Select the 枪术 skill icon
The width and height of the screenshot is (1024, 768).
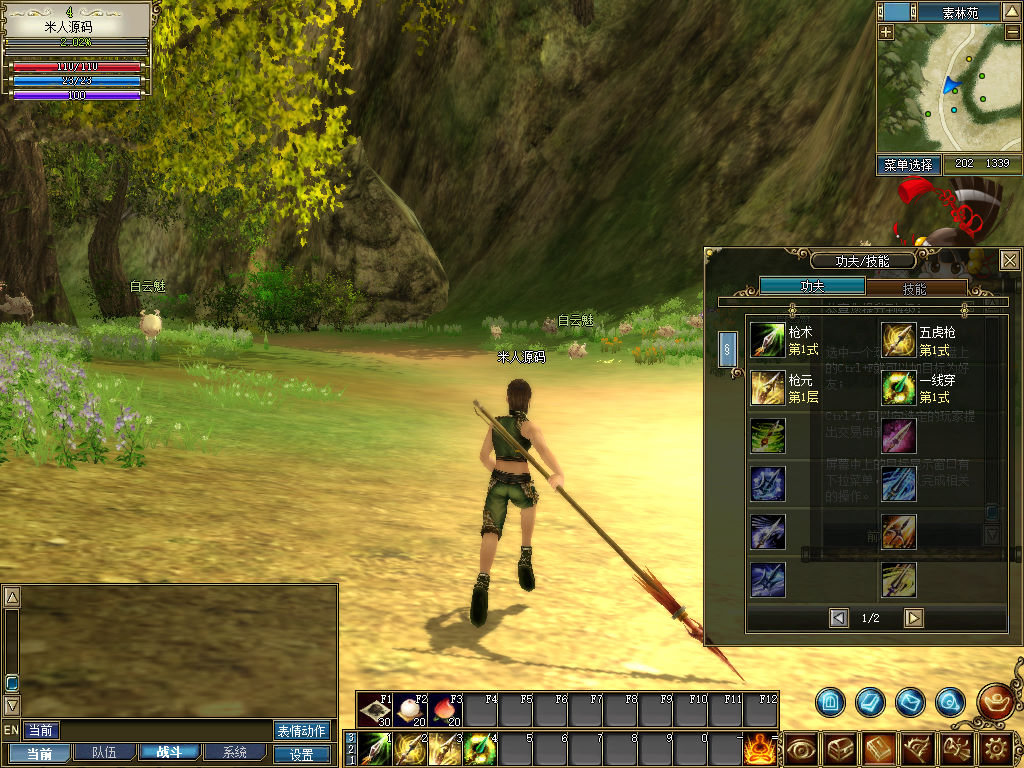click(768, 340)
